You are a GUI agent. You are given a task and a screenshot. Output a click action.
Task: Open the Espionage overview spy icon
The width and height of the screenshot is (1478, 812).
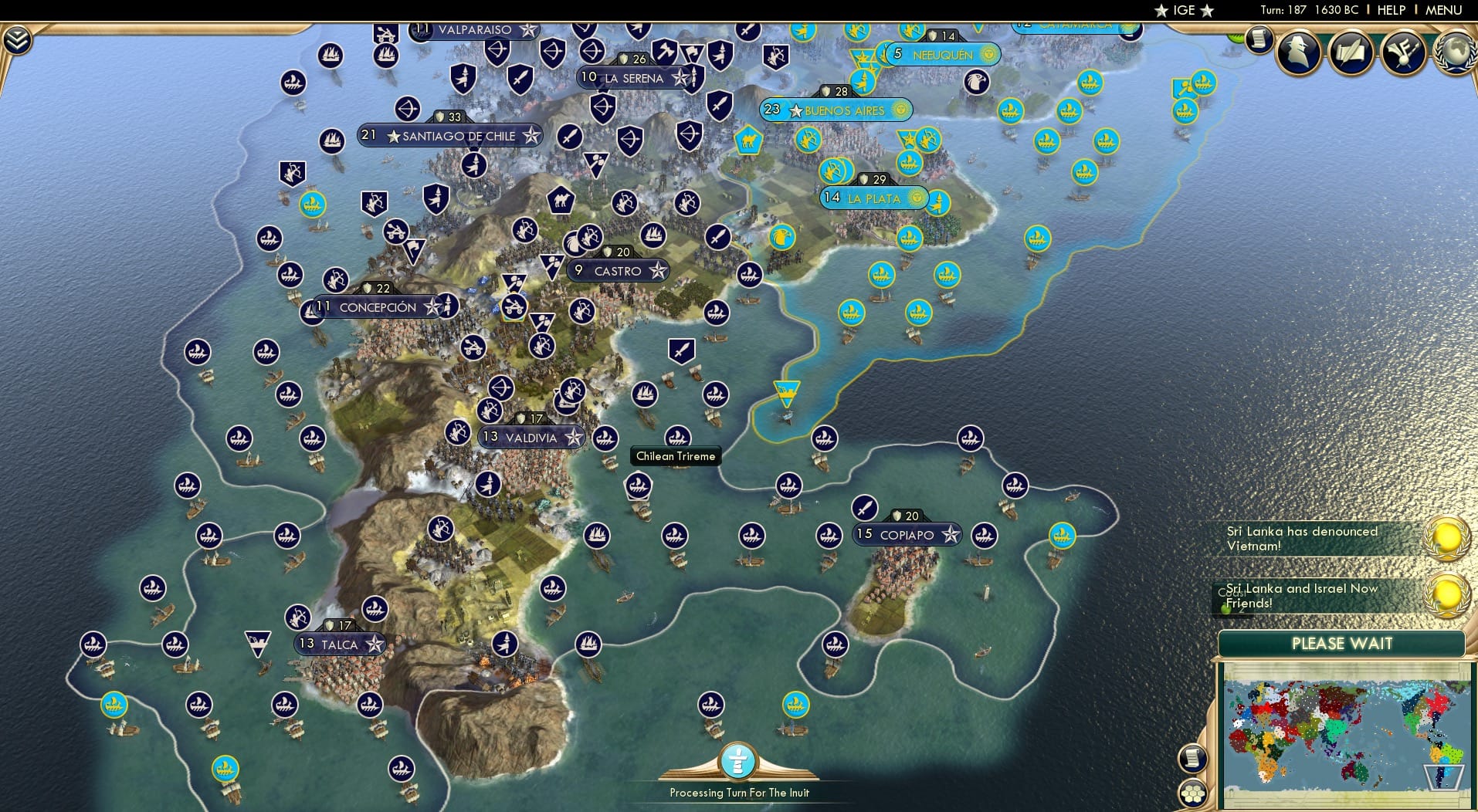click(1298, 52)
